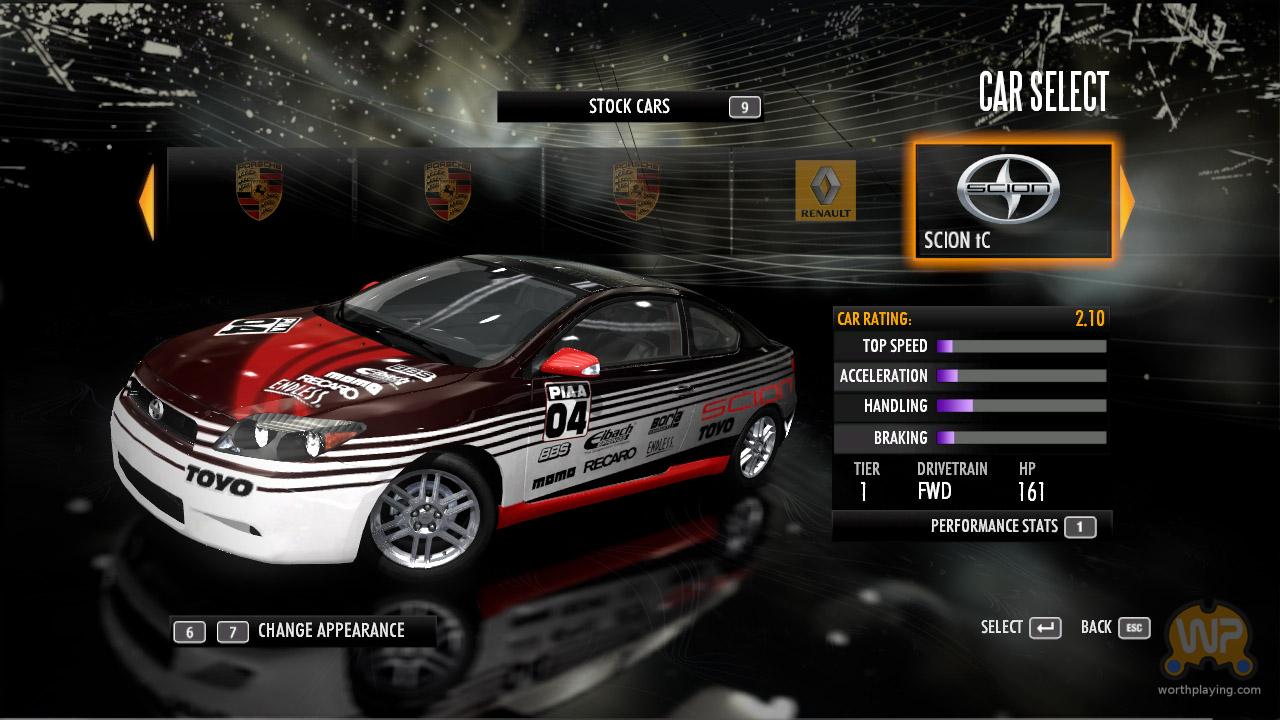Choose the Renault car tile
The image size is (1280, 720).
pyautogui.click(x=825, y=190)
